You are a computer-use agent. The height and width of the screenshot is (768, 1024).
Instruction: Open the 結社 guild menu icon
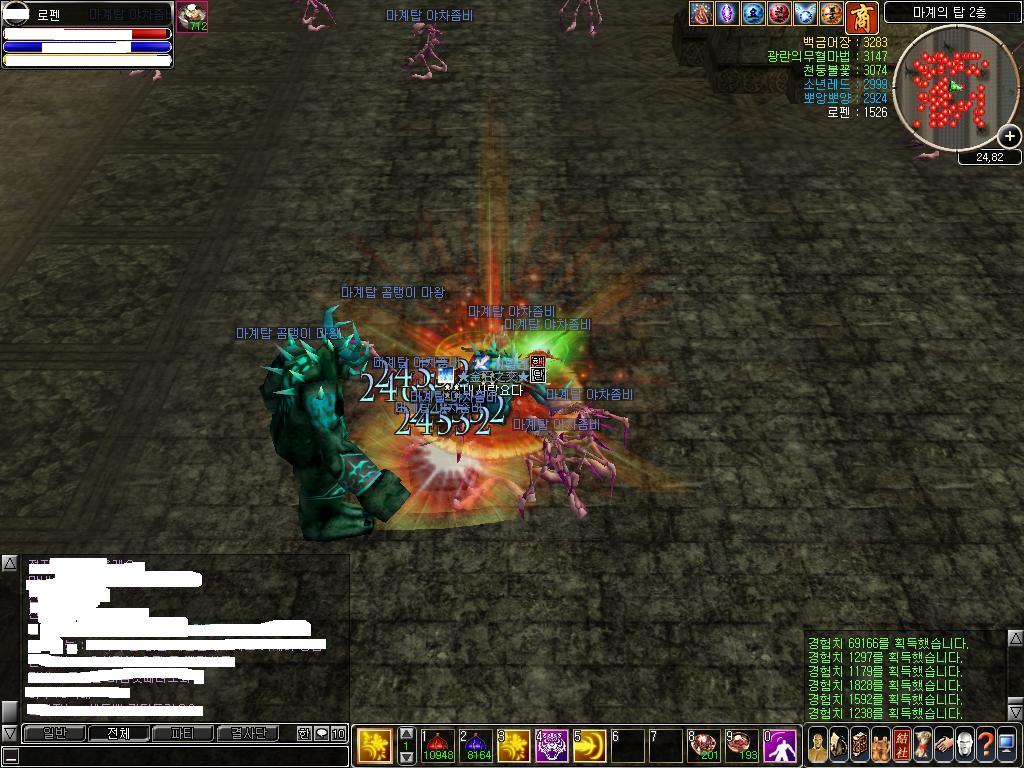pos(902,745)
